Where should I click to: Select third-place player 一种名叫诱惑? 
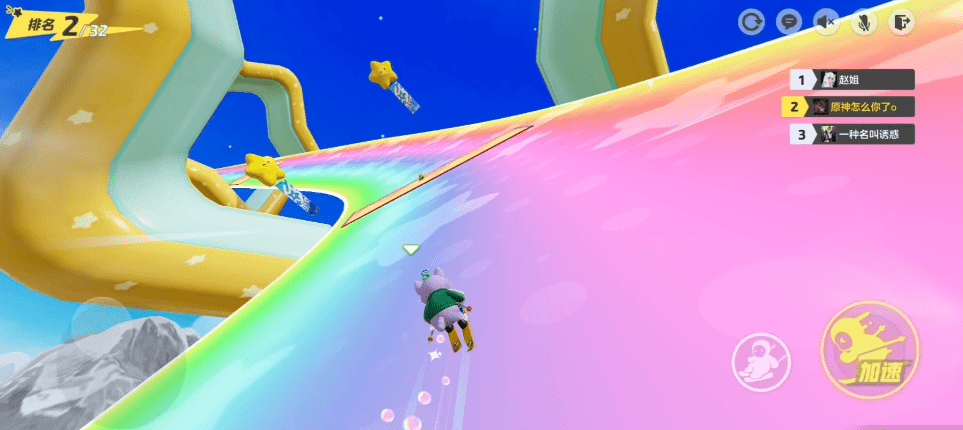852,134
